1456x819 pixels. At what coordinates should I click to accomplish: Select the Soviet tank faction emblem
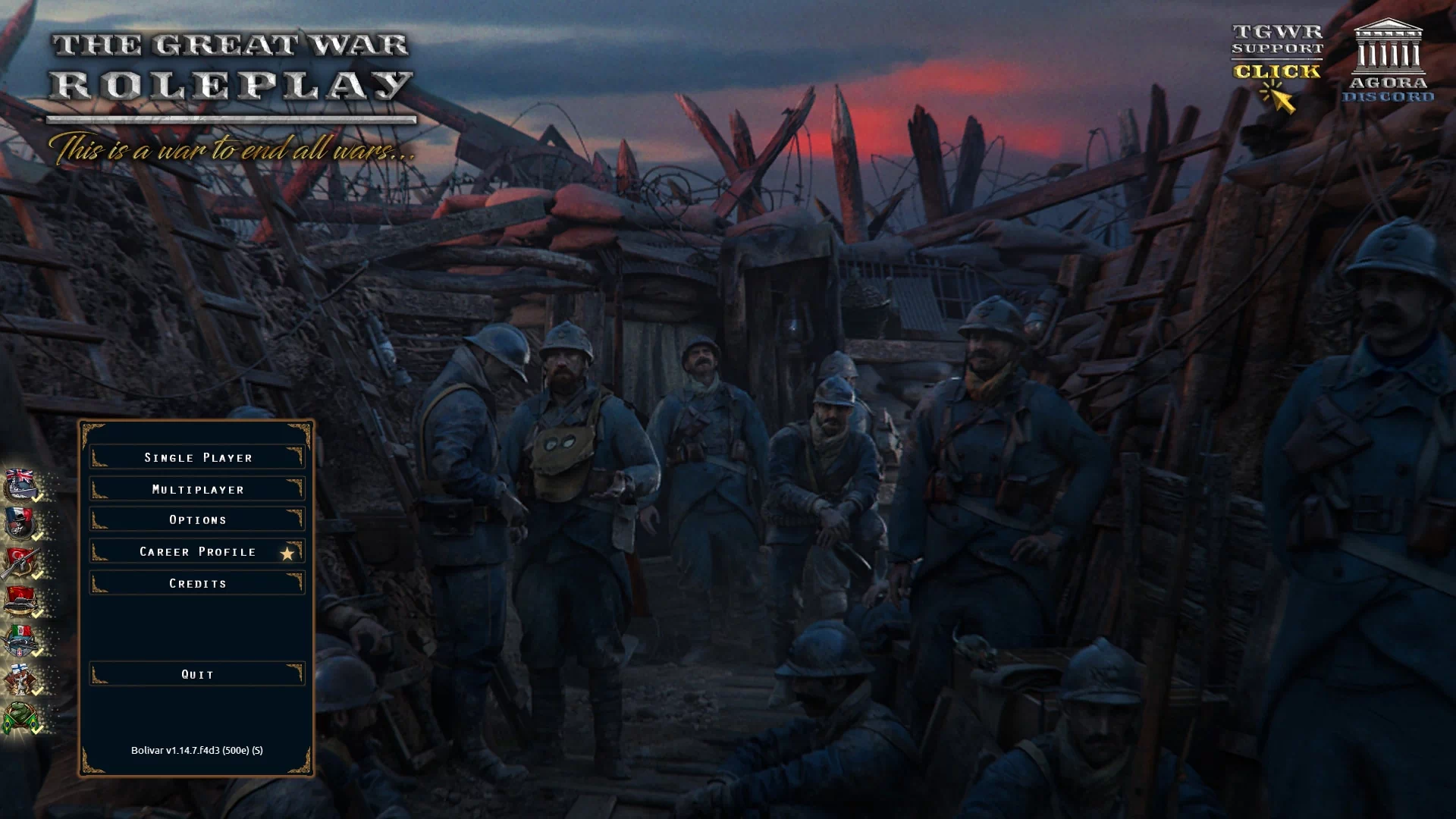pos(21,601)
